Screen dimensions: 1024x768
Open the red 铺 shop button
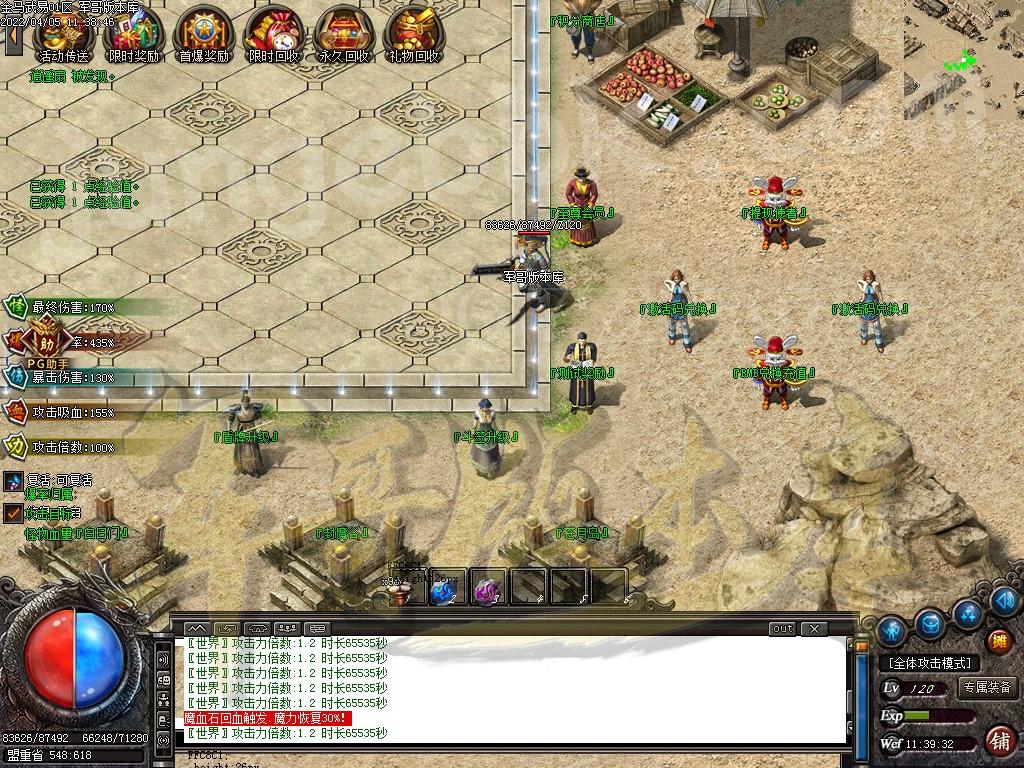998,741
